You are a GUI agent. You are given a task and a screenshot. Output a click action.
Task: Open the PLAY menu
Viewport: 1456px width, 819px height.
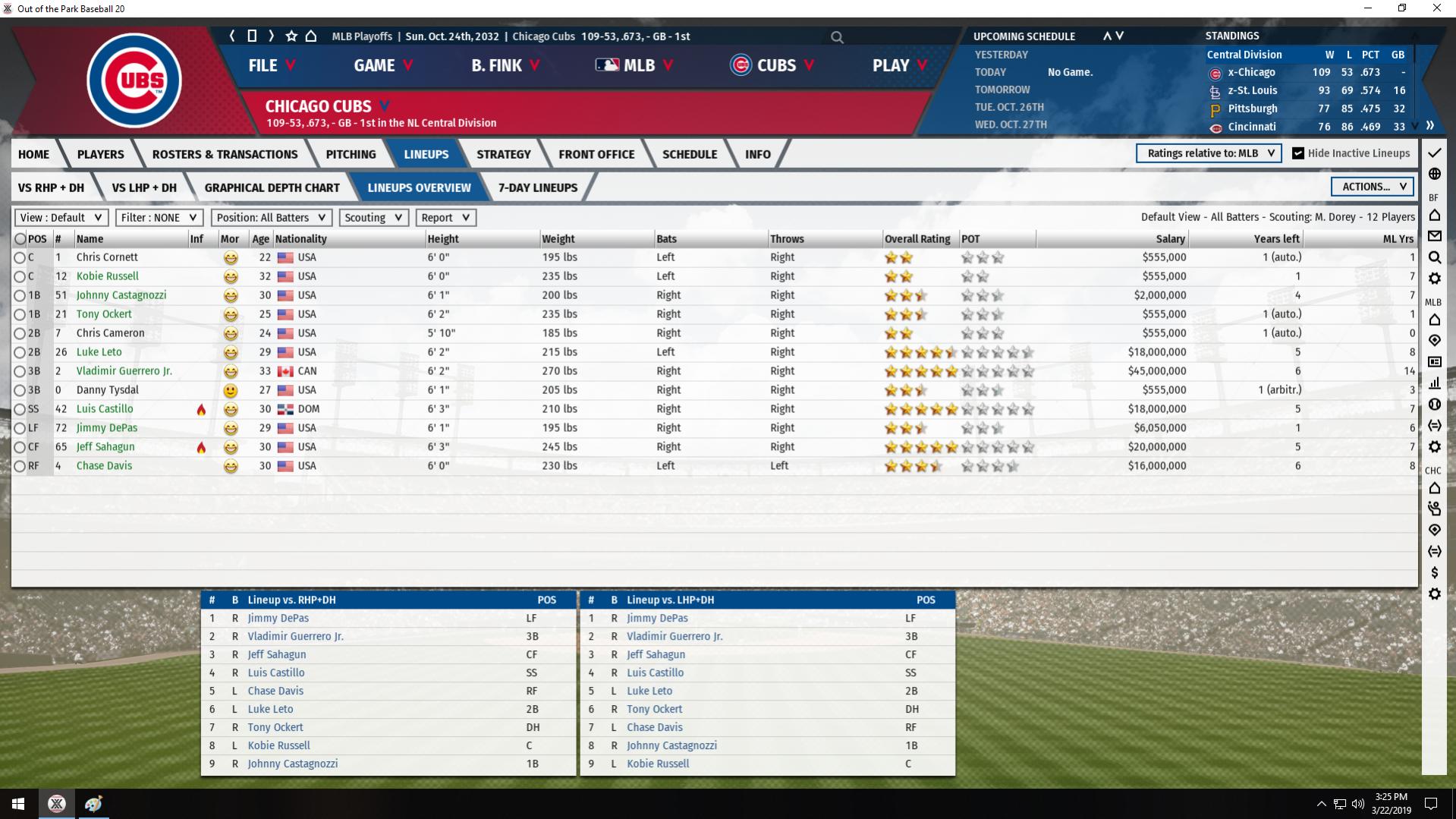[899, 66]
